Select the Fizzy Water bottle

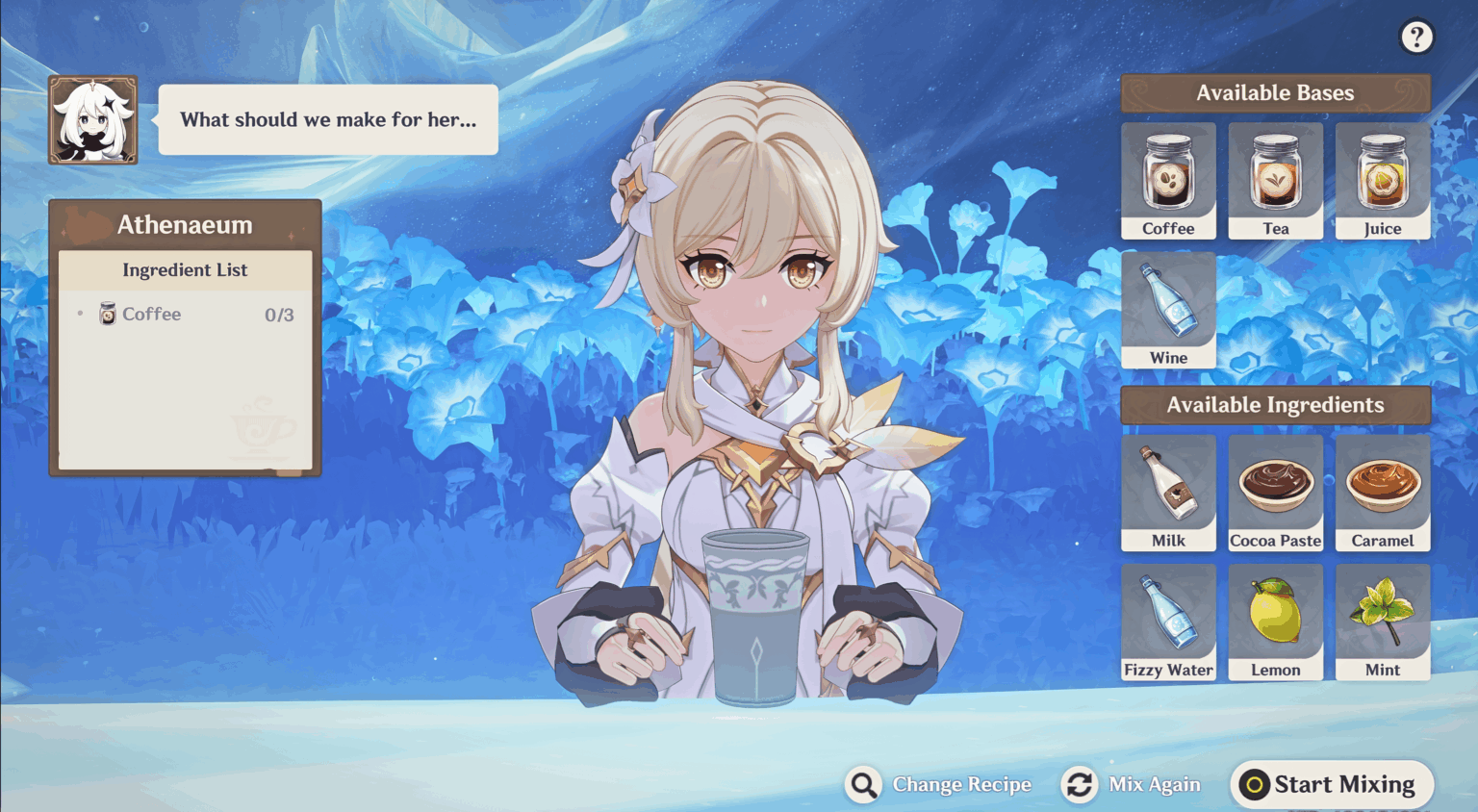pos(1167,622)
